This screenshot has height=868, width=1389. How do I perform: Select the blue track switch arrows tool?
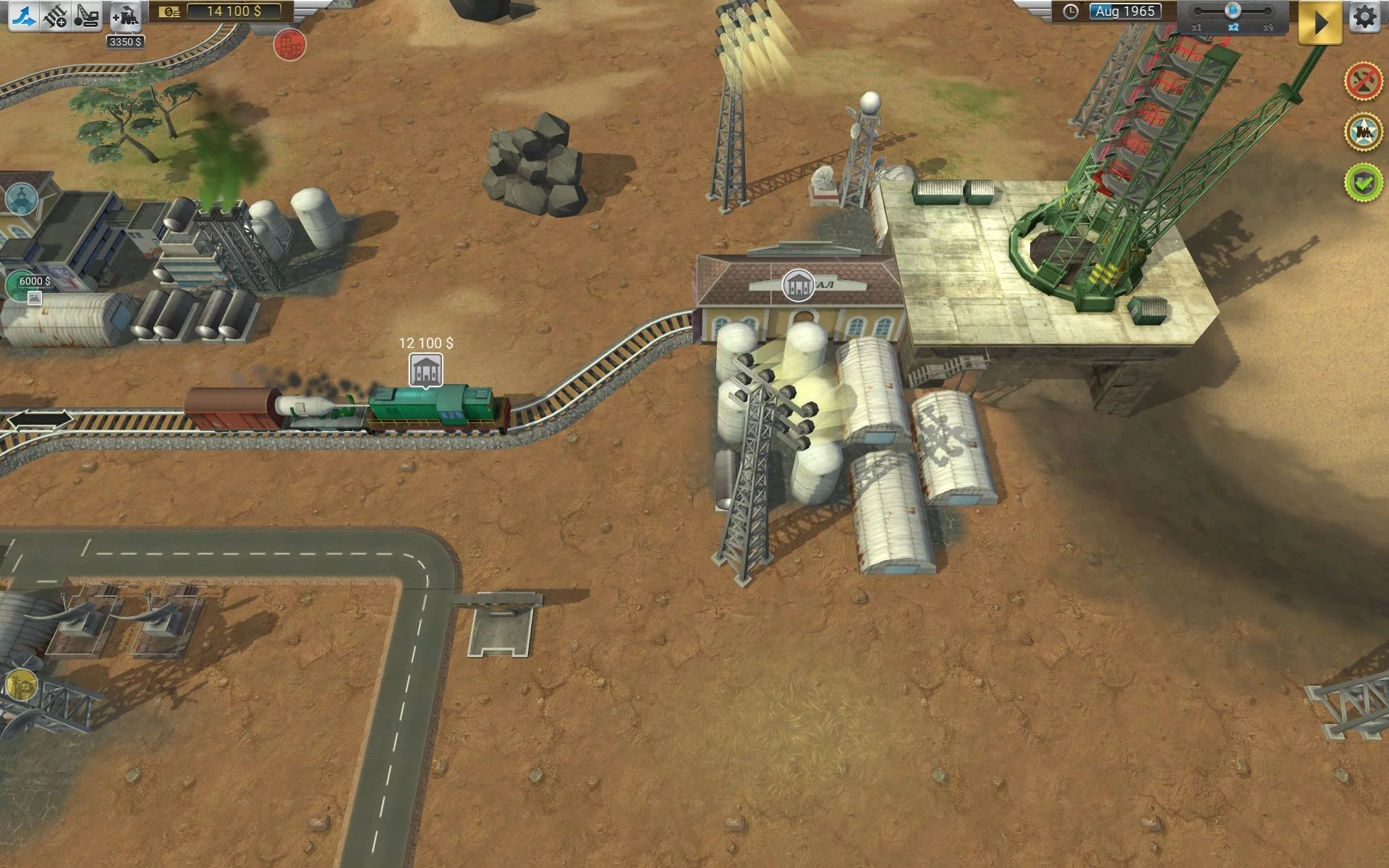(x=23, y=15)
